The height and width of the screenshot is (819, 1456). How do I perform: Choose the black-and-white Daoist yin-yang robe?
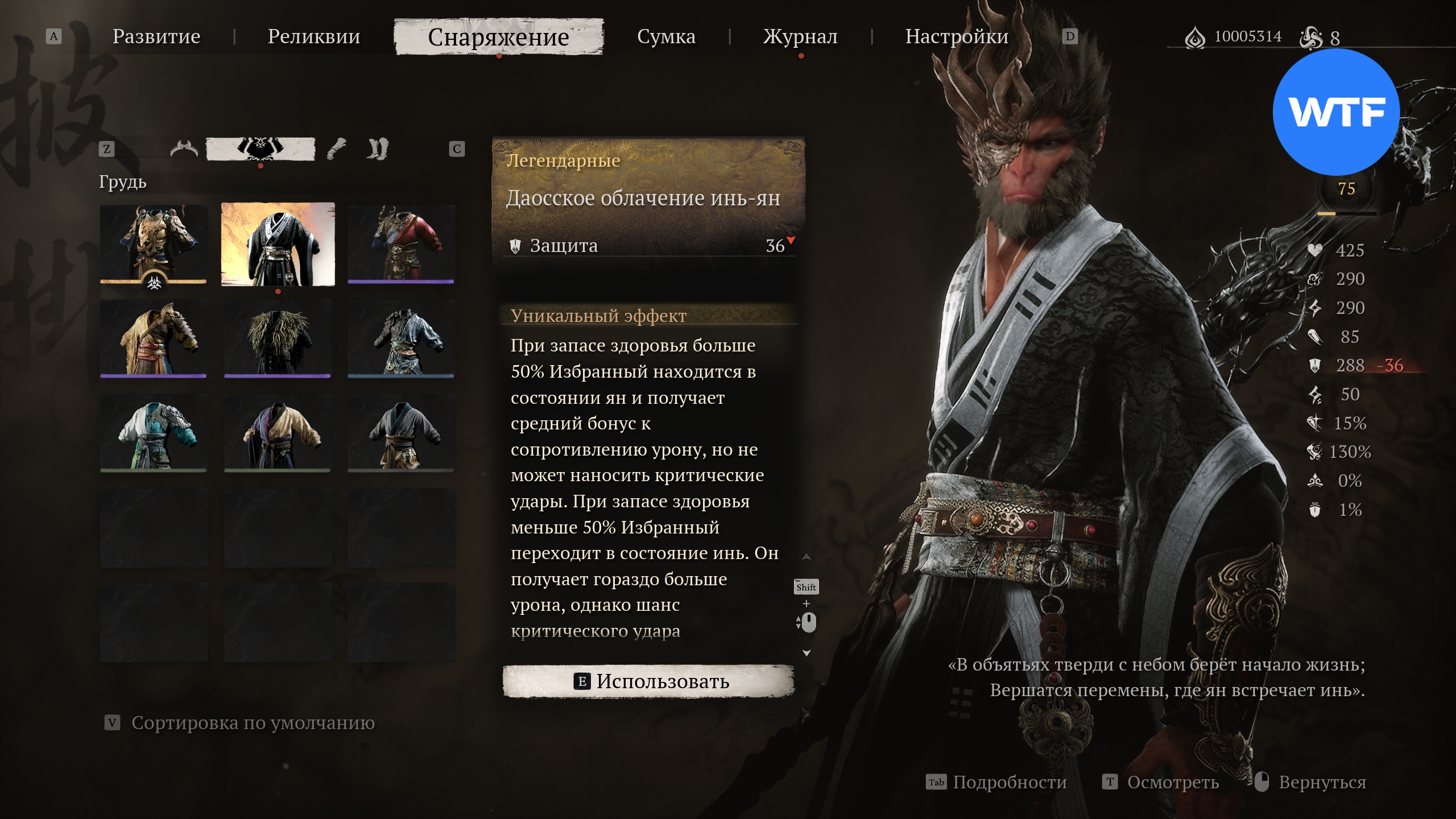[x=278, y=245]
